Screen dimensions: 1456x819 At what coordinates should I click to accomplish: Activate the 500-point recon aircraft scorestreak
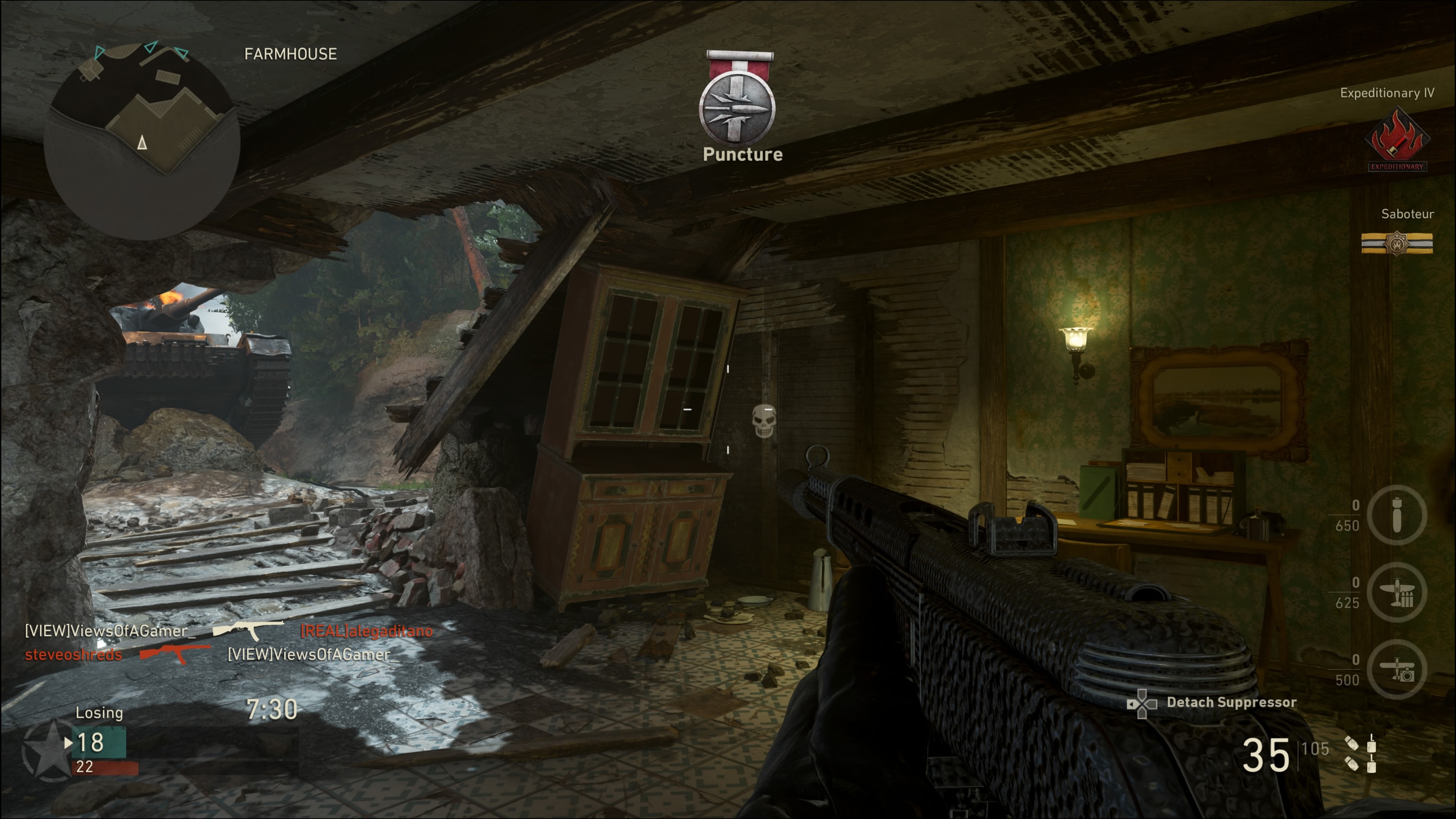coord(1396,670)
